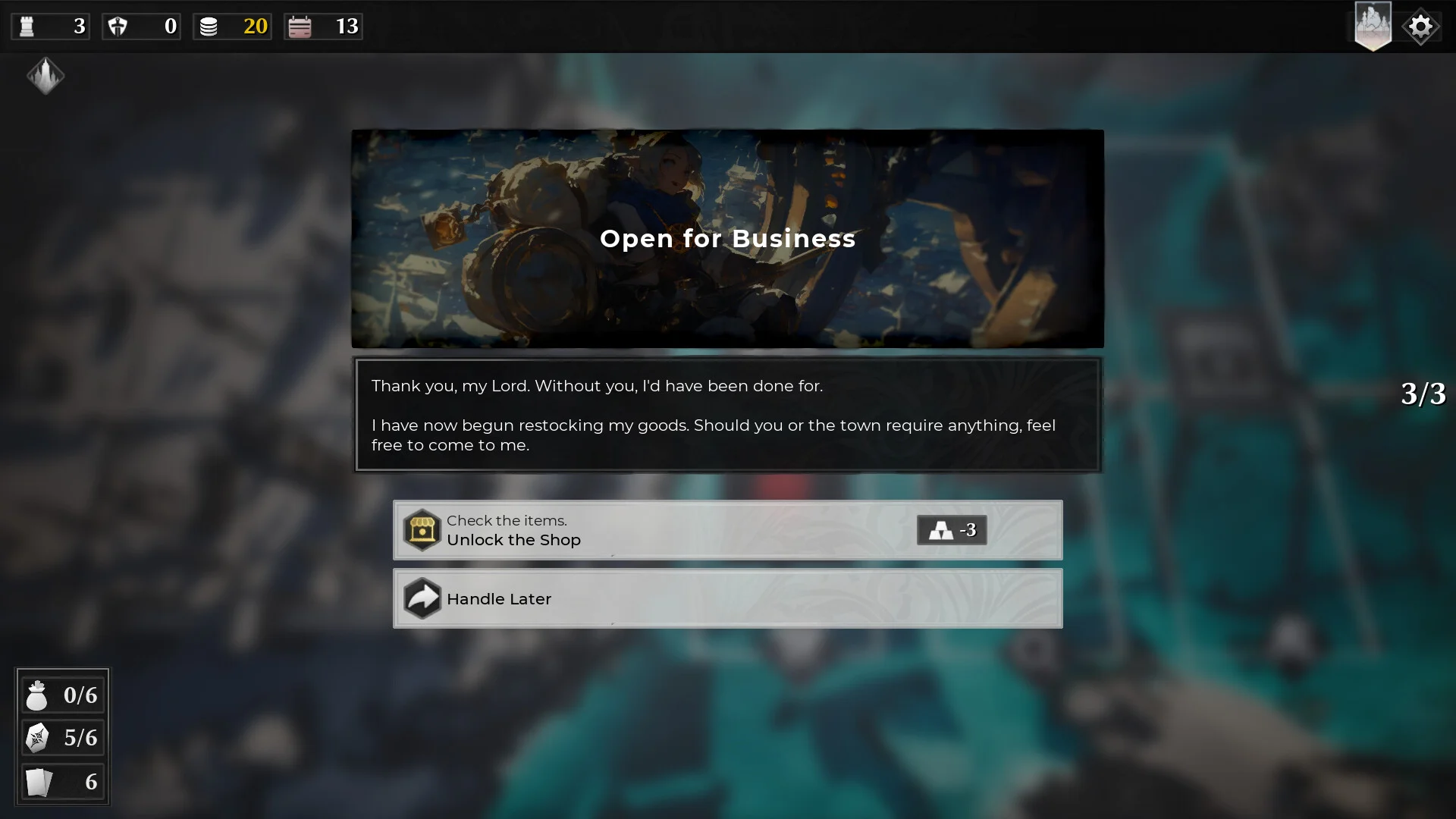Viewport: 1456px width, 819px height.
Task: Open the card deck counter
Action: (x=62, y=781)
